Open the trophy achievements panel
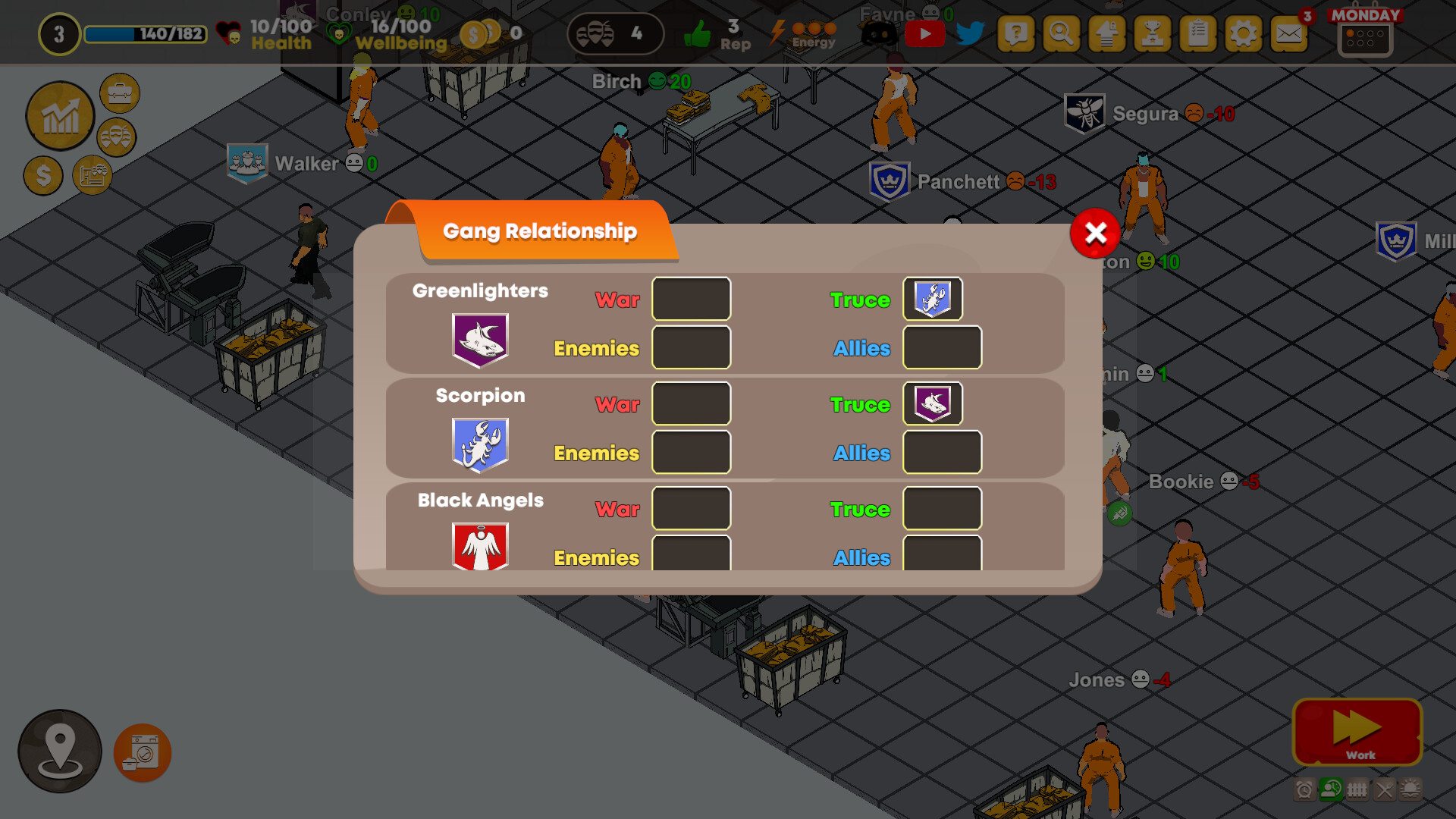The image size is (1456, 819). click(x=1153, y=34)
